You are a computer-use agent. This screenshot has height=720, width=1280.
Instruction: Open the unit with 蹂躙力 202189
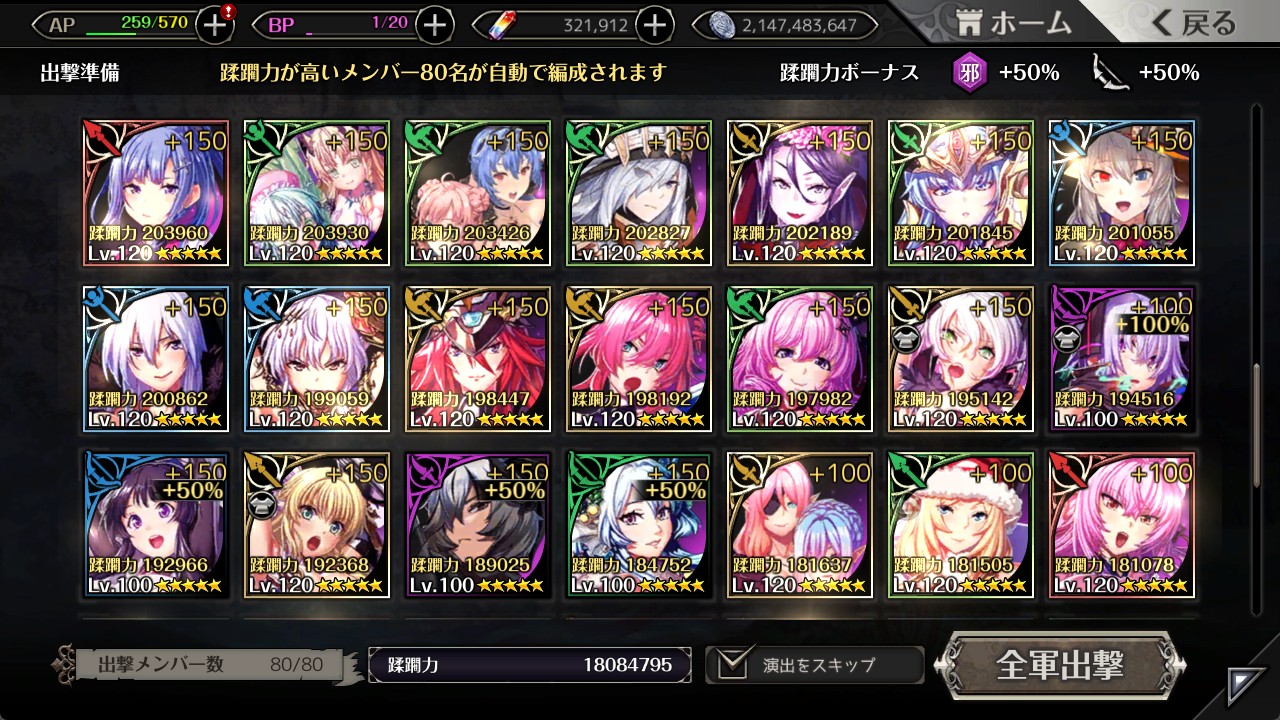(x=799, y=193)
